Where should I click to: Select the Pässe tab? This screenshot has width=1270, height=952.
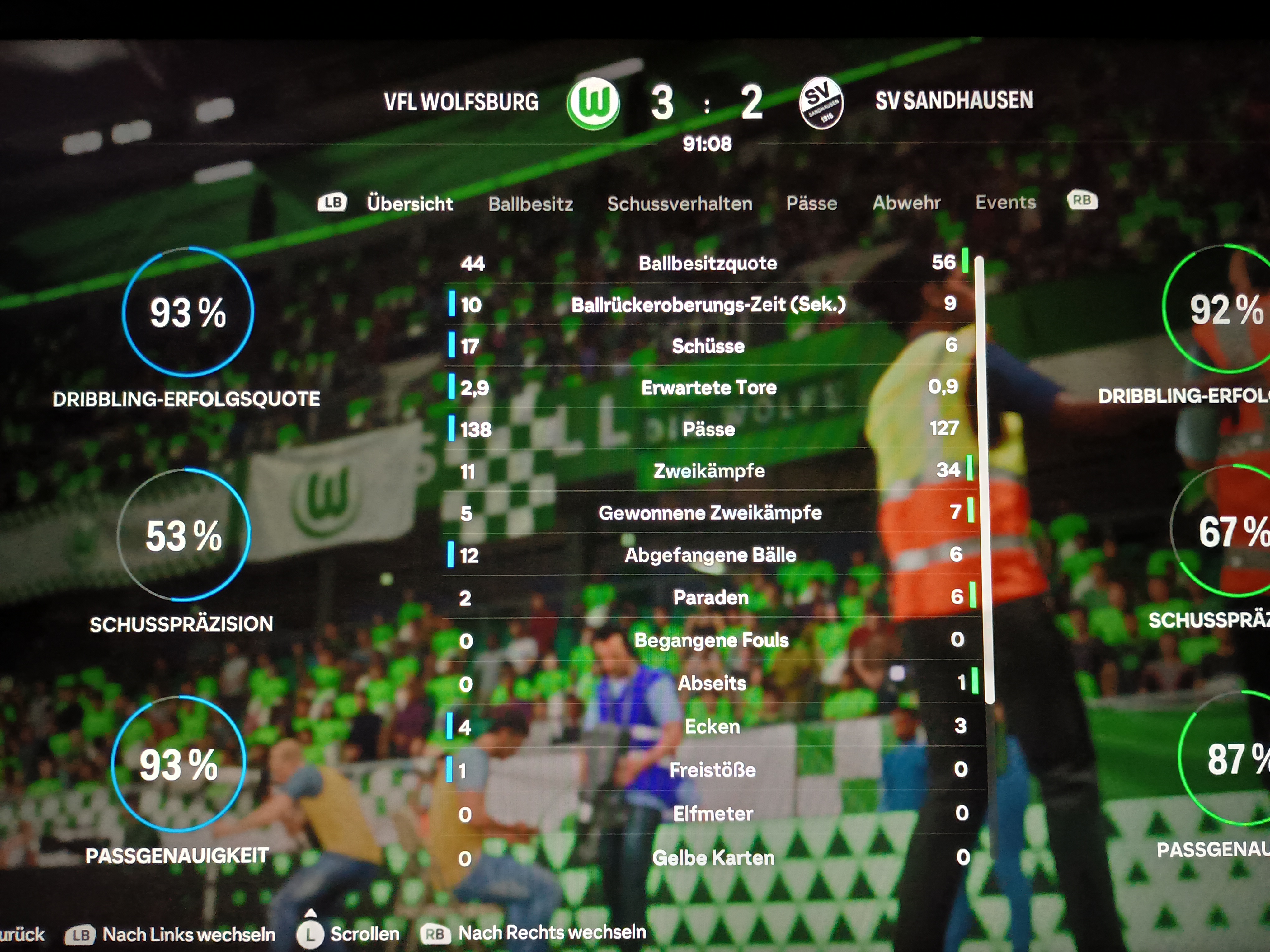(811, 203)
